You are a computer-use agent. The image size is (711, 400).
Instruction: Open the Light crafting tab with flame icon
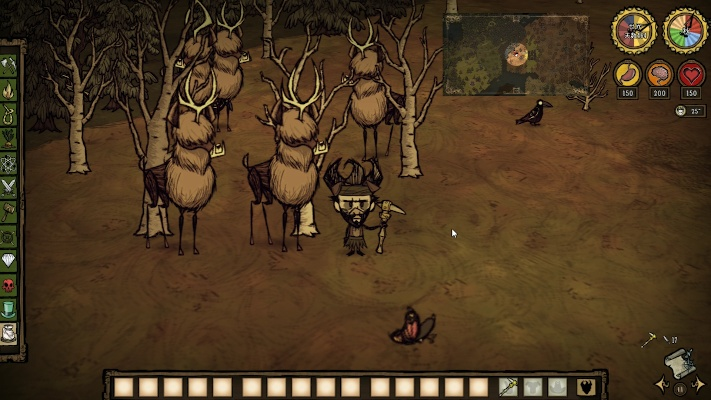(11, 90)
